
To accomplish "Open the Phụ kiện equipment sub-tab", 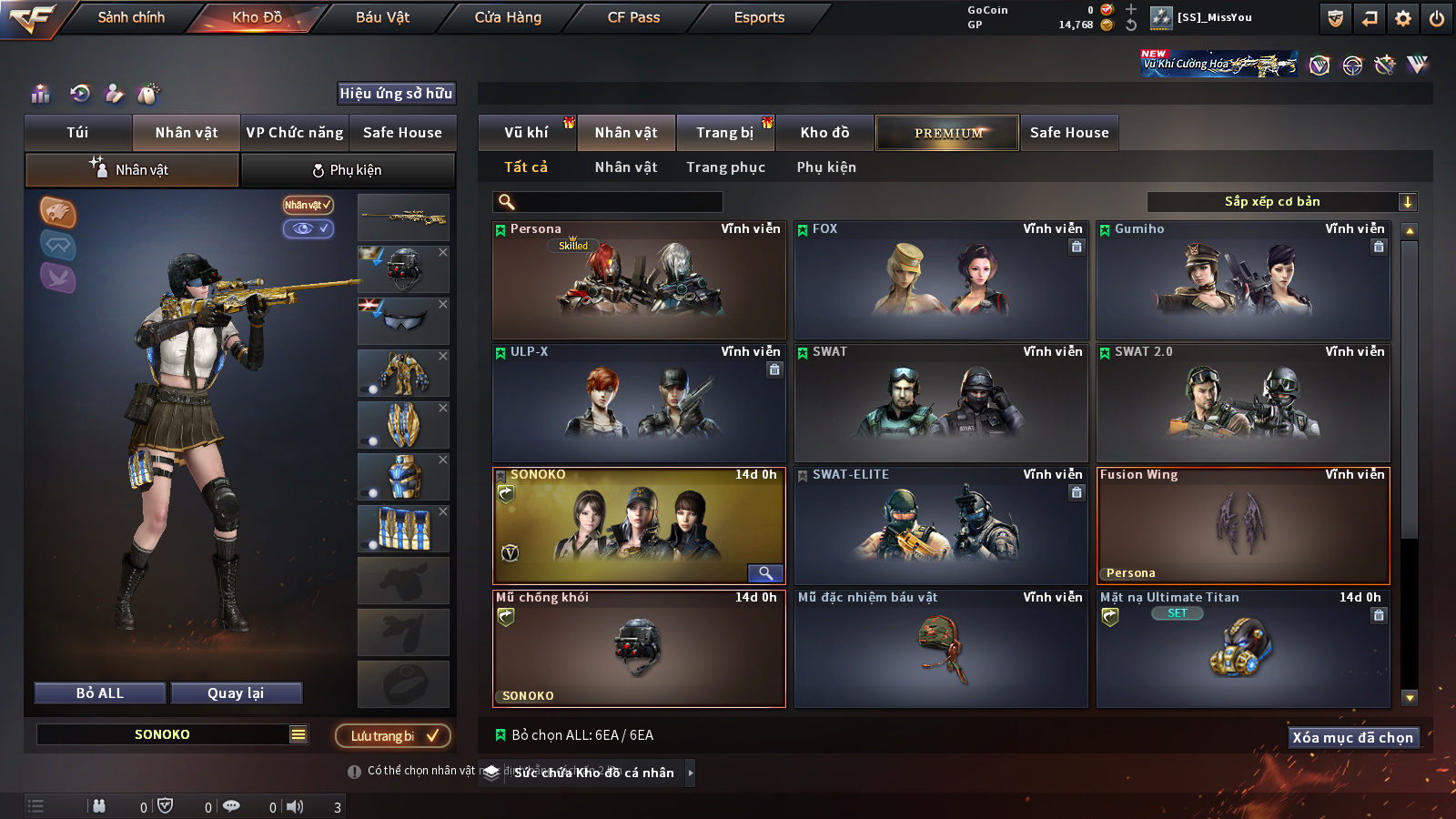I will (348, 170).
